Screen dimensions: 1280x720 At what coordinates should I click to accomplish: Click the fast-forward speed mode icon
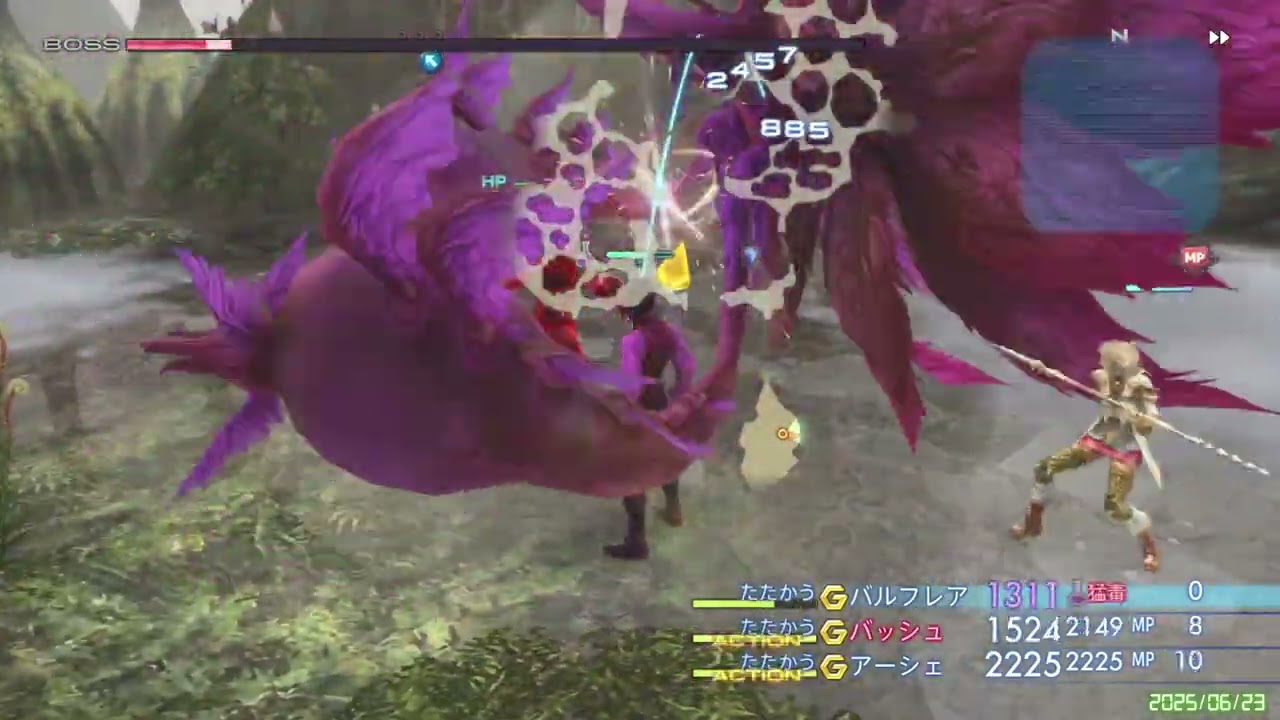(x=1219, y=37)
